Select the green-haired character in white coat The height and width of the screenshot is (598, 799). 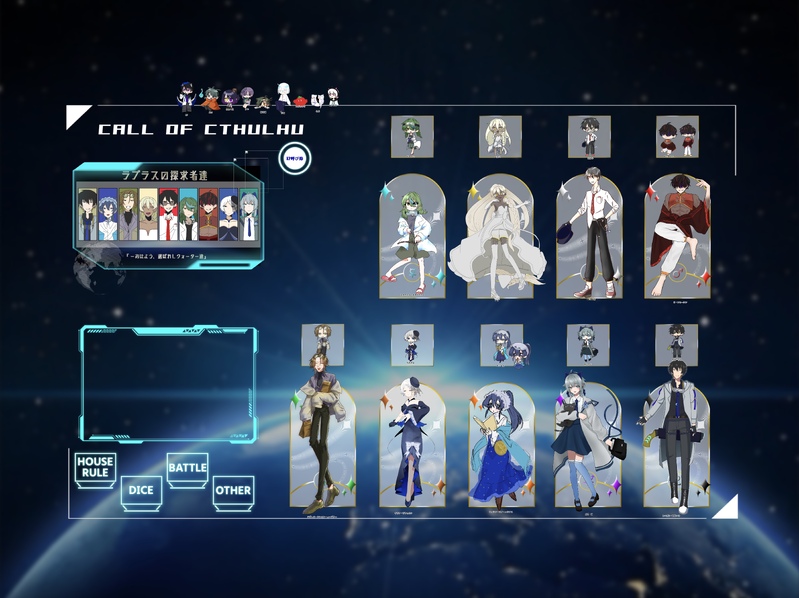(x=412, y=238)
